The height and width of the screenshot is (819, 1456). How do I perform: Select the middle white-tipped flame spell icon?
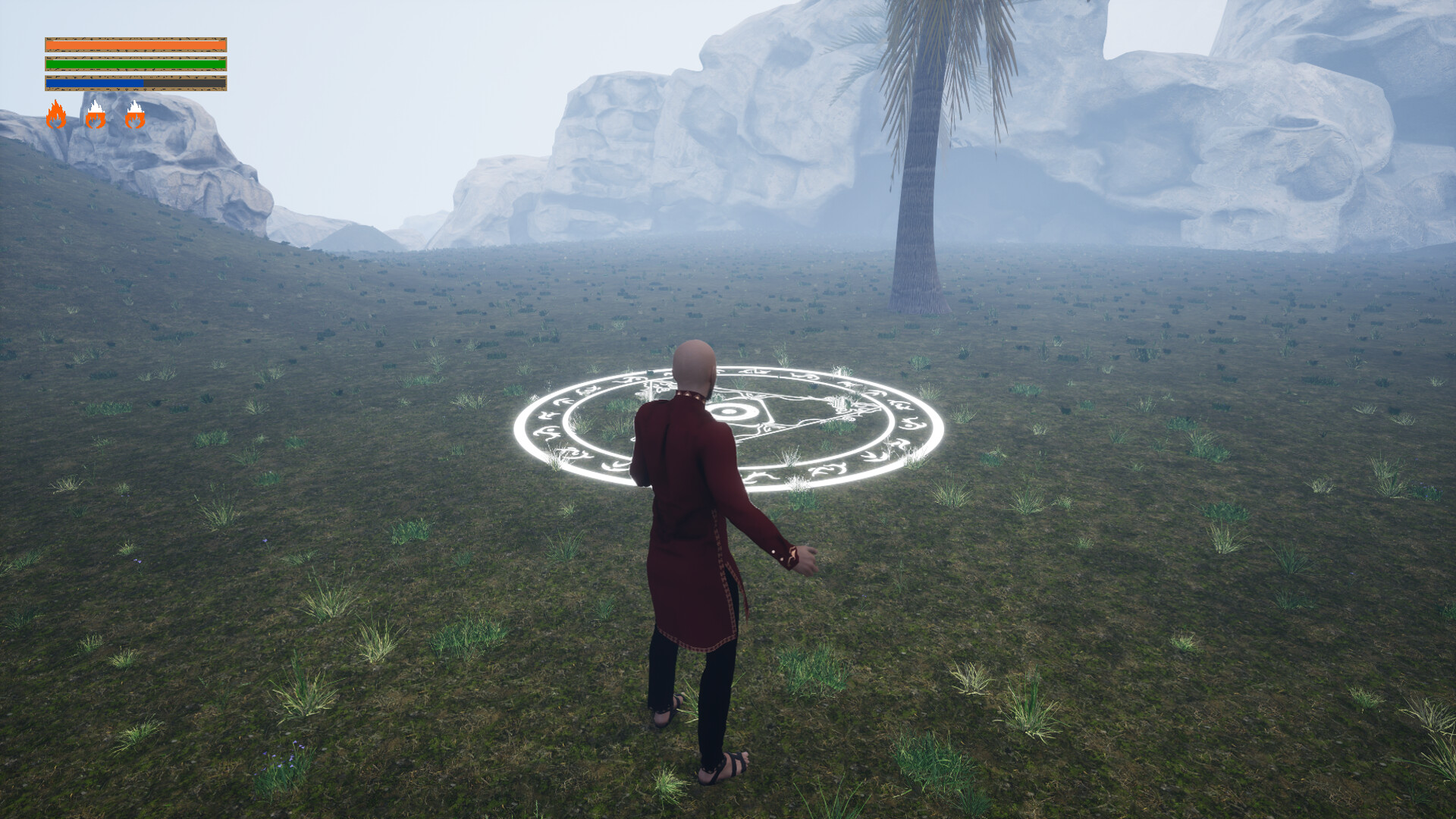96,115
